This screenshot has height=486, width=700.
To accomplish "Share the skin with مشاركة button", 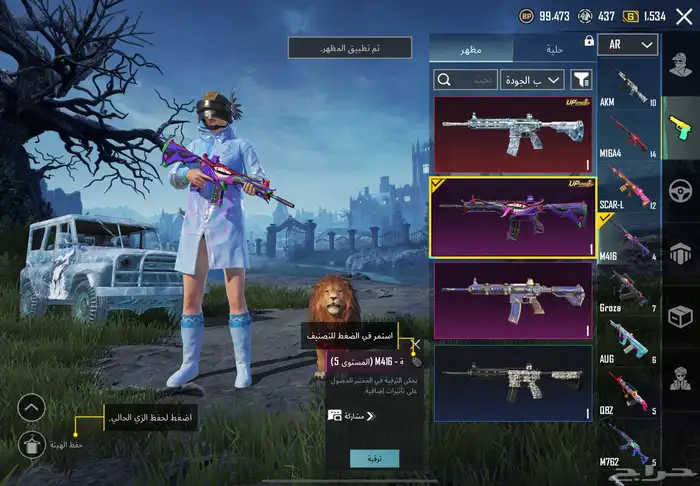I will coord(351,415).
